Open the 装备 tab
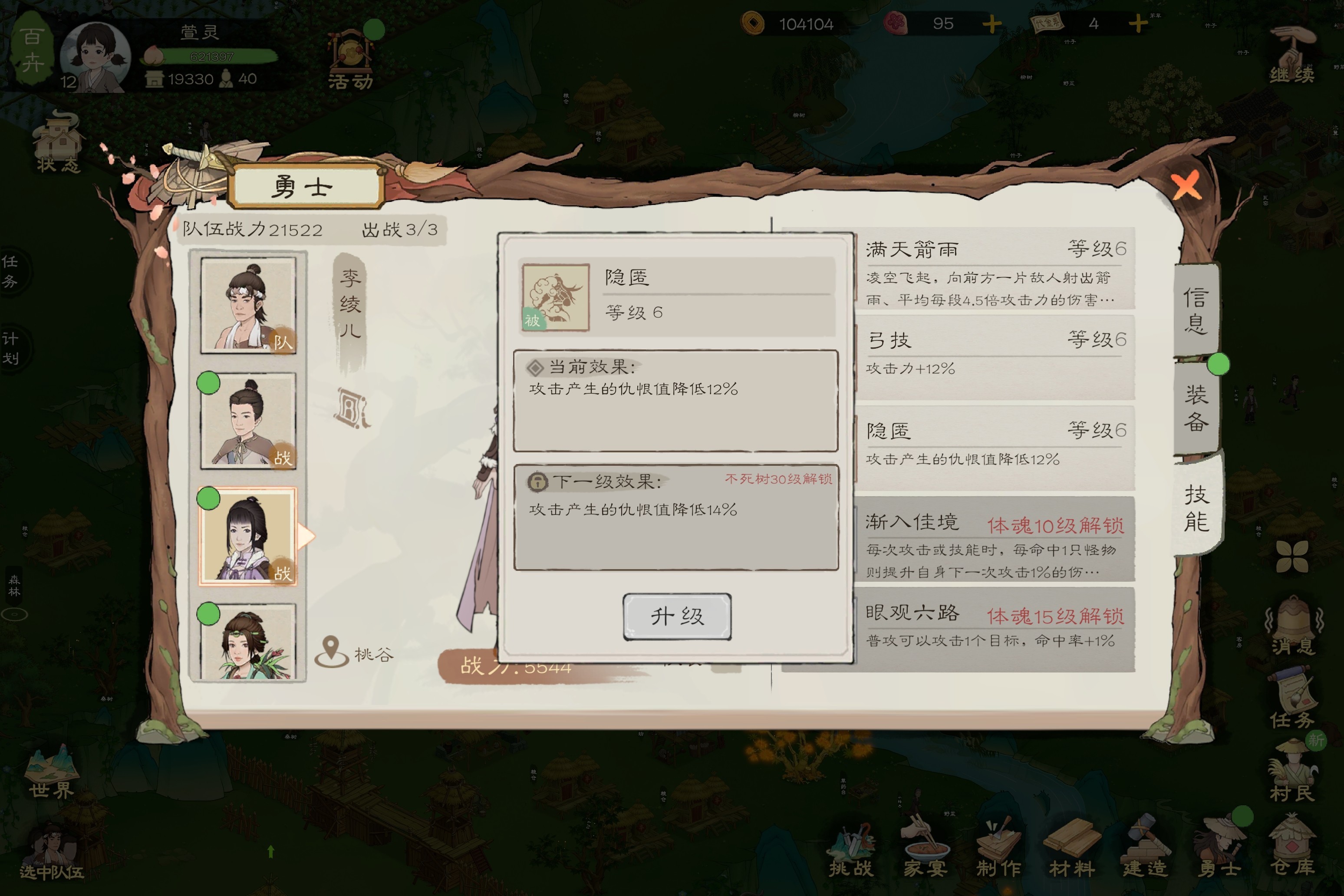1344x896 pixels. click(1196, 407)
